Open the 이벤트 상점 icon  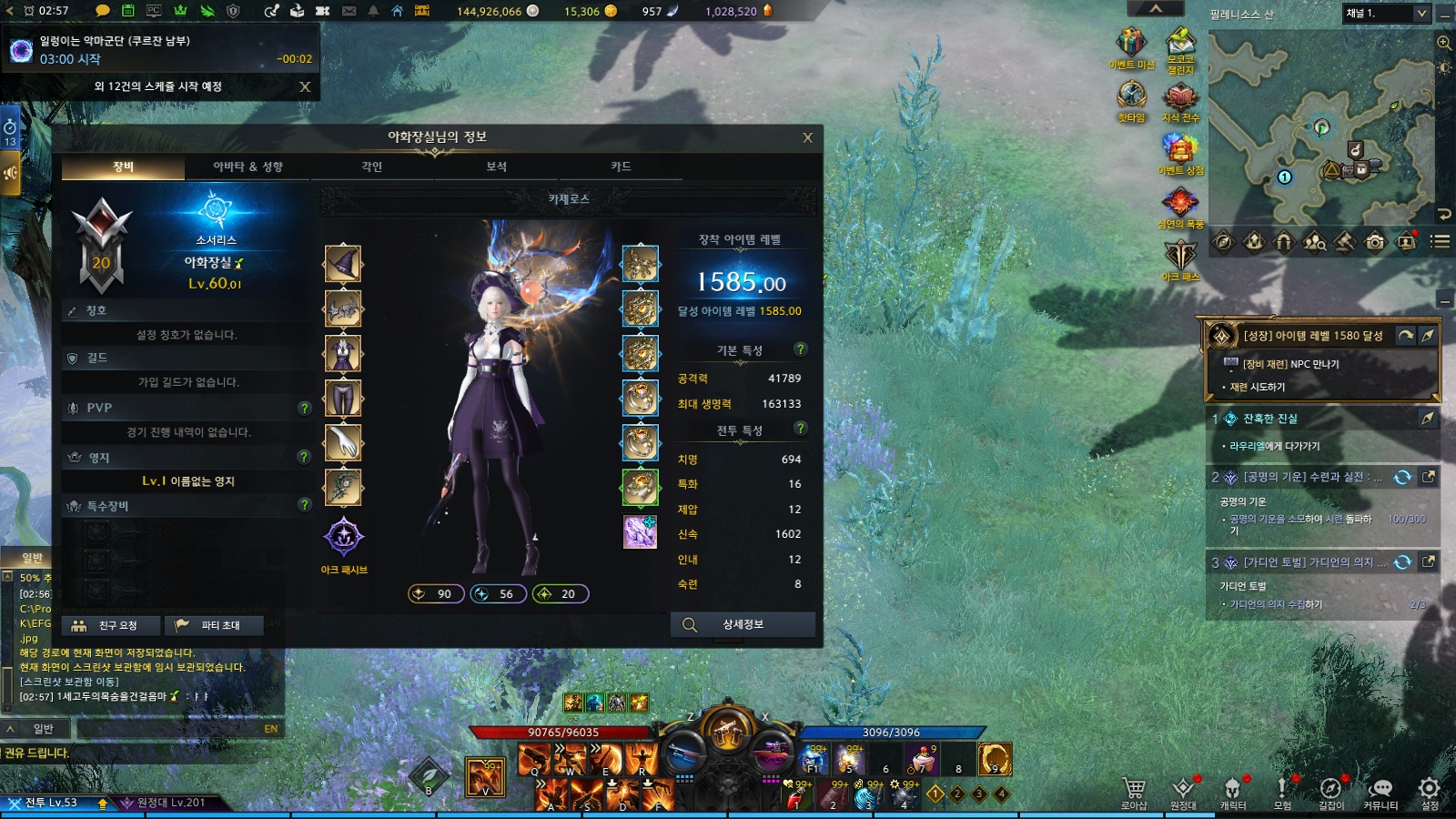pos(1180,151)
